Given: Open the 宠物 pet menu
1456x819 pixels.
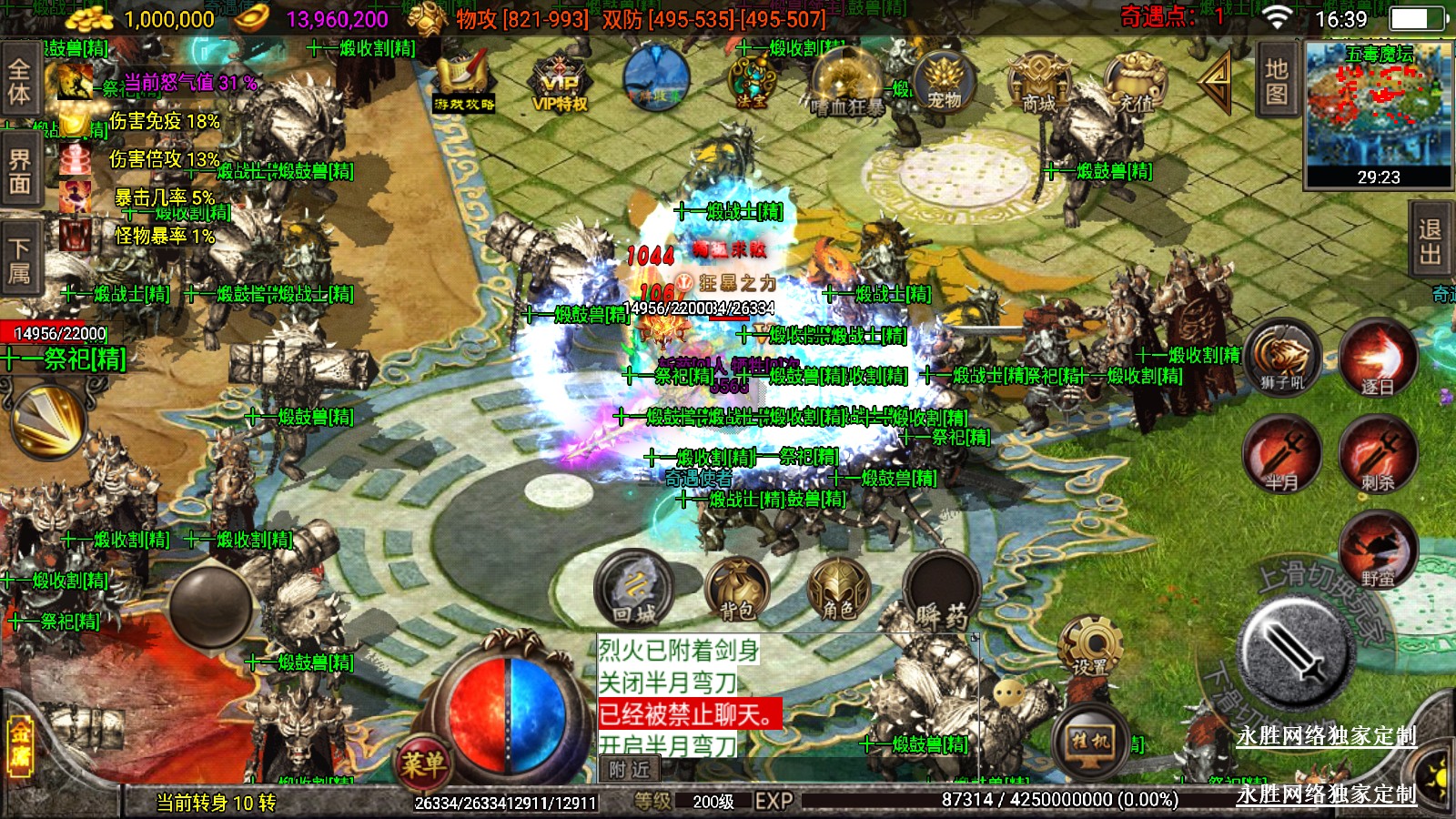Looking at the screenshot, I should pyautogui.click(x=944, y=80).
